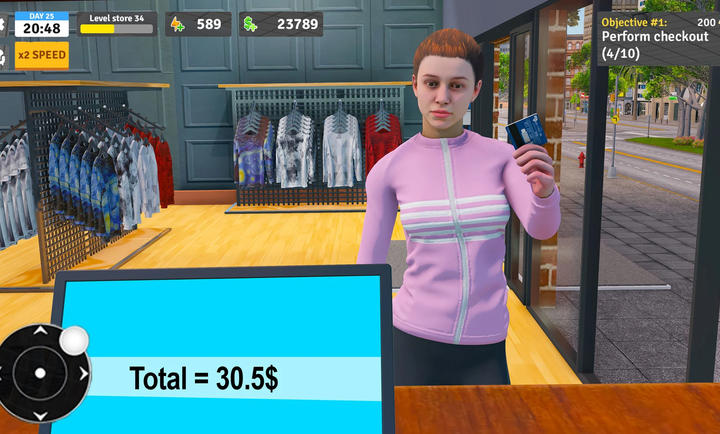Tap the center dot of the joystick
The image size is (720, 434).
(x=40, y=374)
